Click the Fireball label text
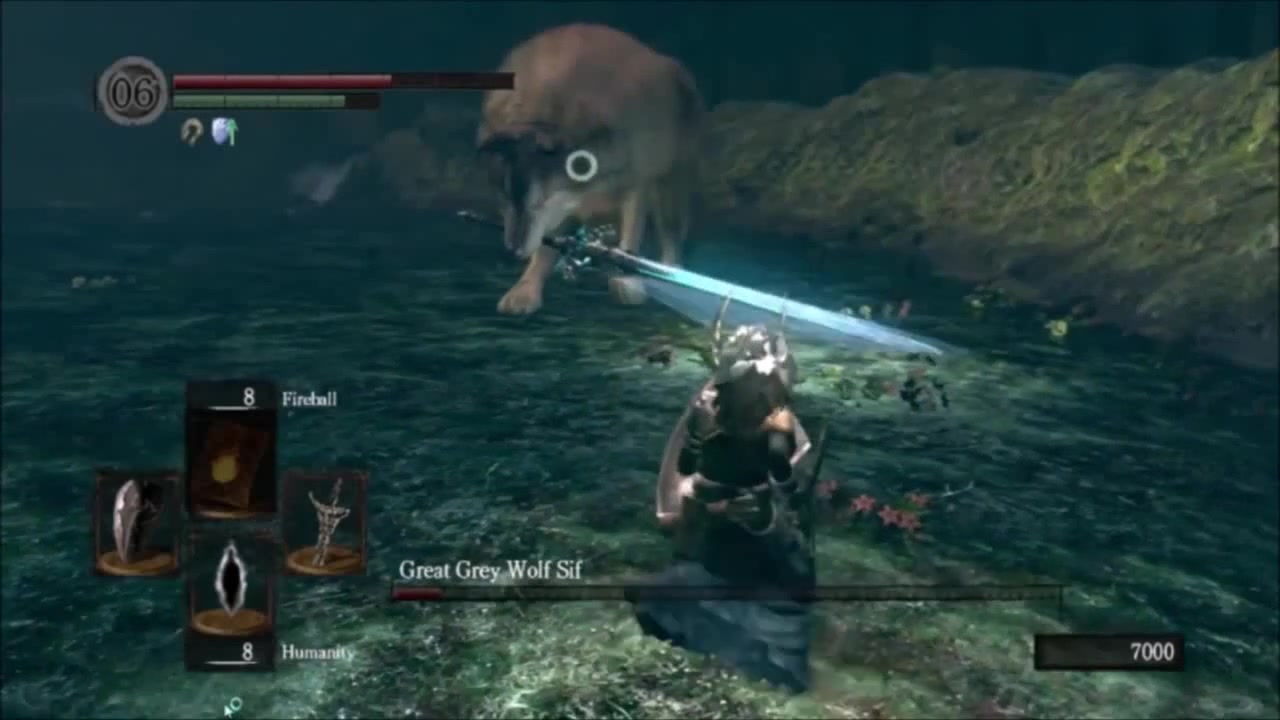This screenshot has height=720, width=1280. coord(310,398)
